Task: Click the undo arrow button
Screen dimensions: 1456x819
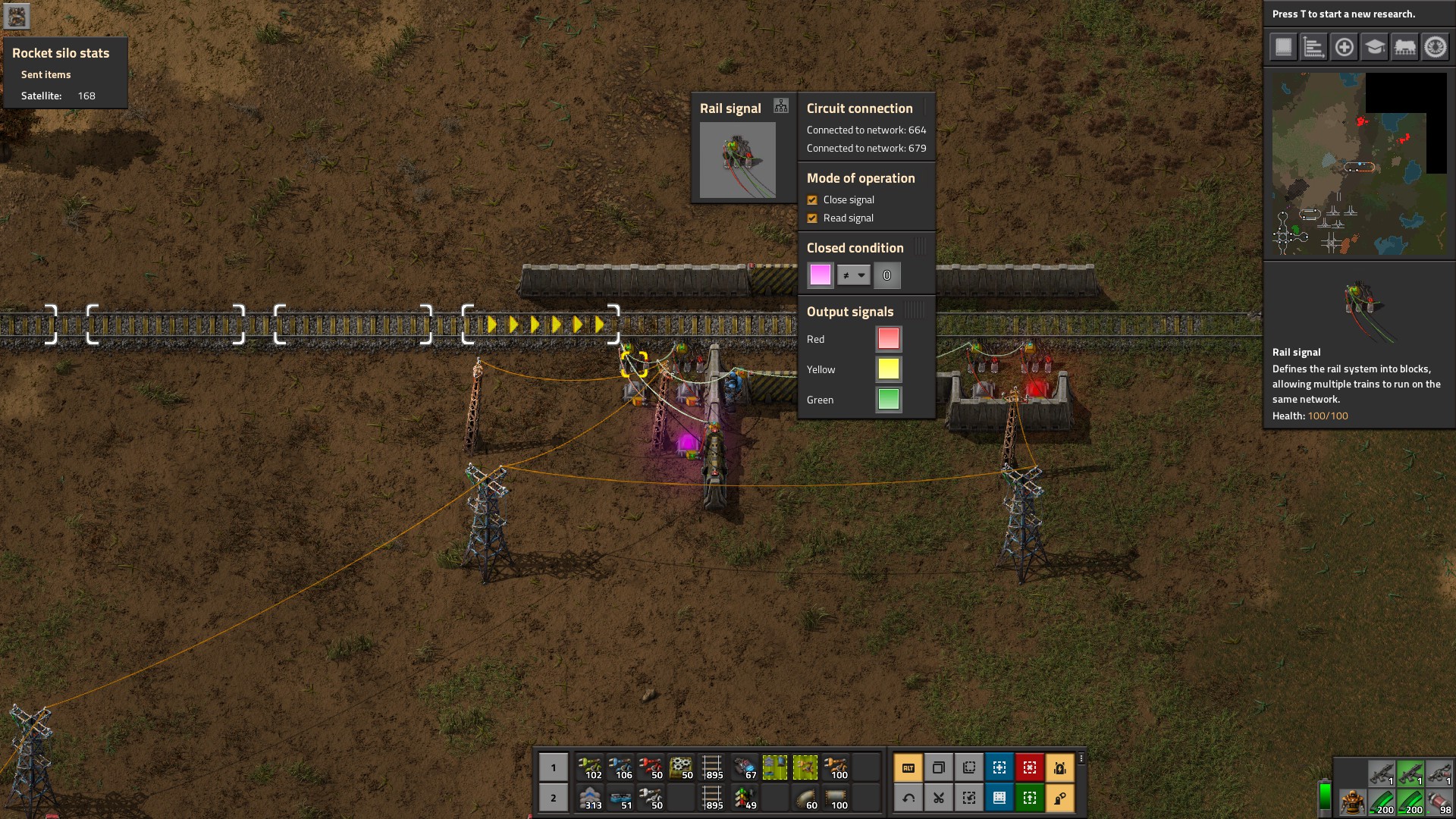Action: pyautogui.click(x=908, y=798)
